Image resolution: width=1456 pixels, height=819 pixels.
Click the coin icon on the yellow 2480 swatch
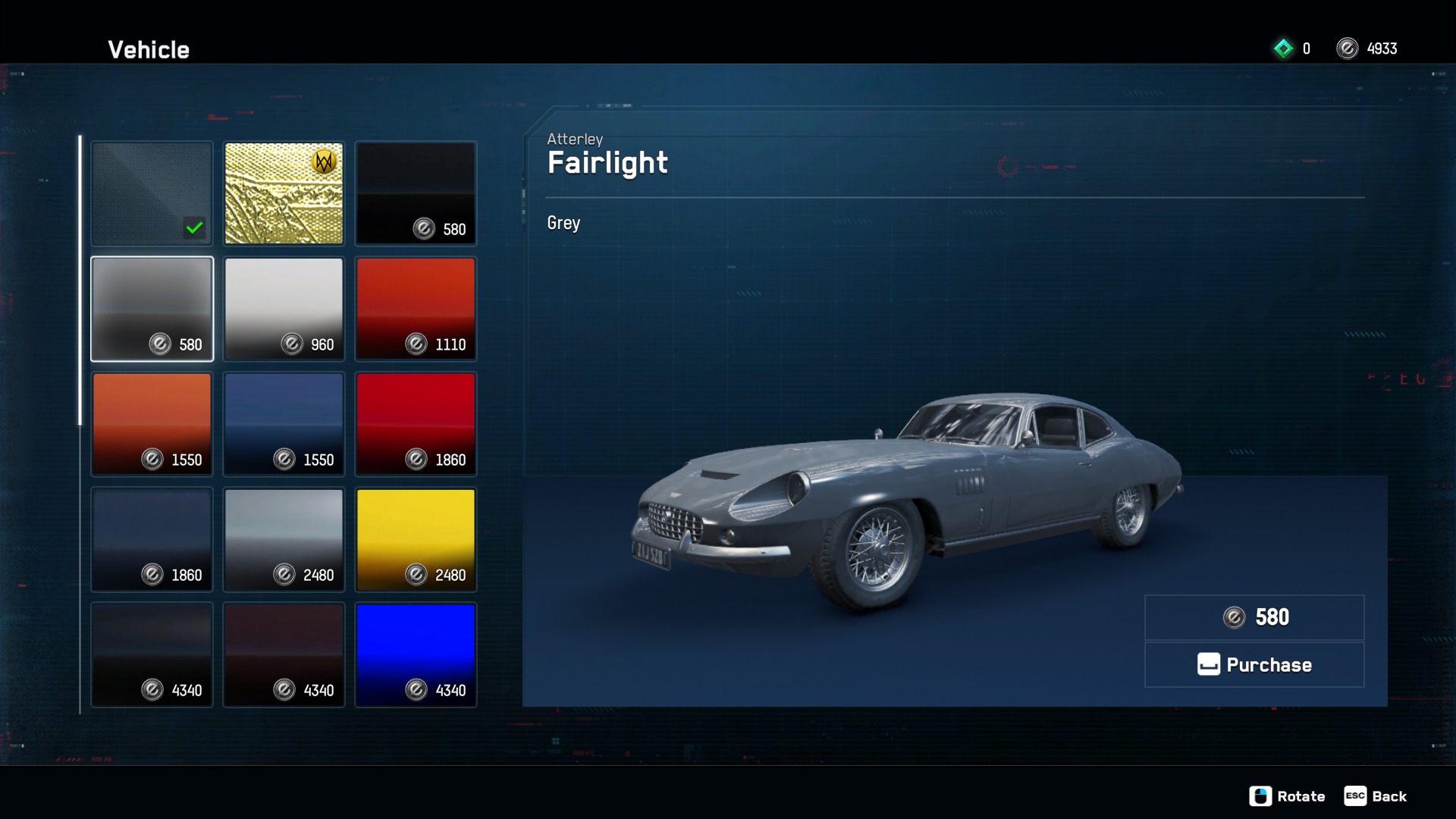[x=416, y=576]
